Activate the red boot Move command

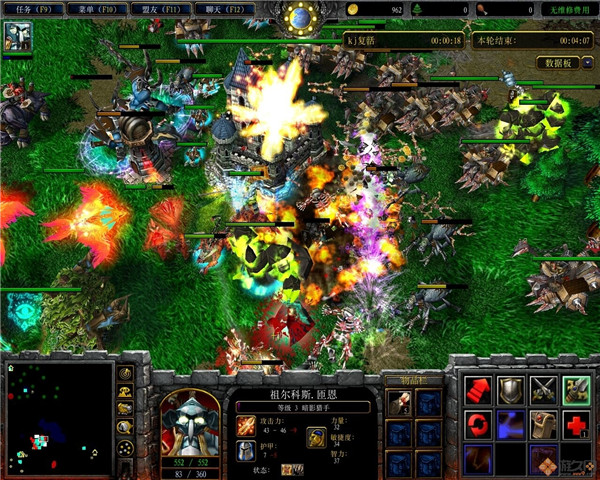click(478, 390)
